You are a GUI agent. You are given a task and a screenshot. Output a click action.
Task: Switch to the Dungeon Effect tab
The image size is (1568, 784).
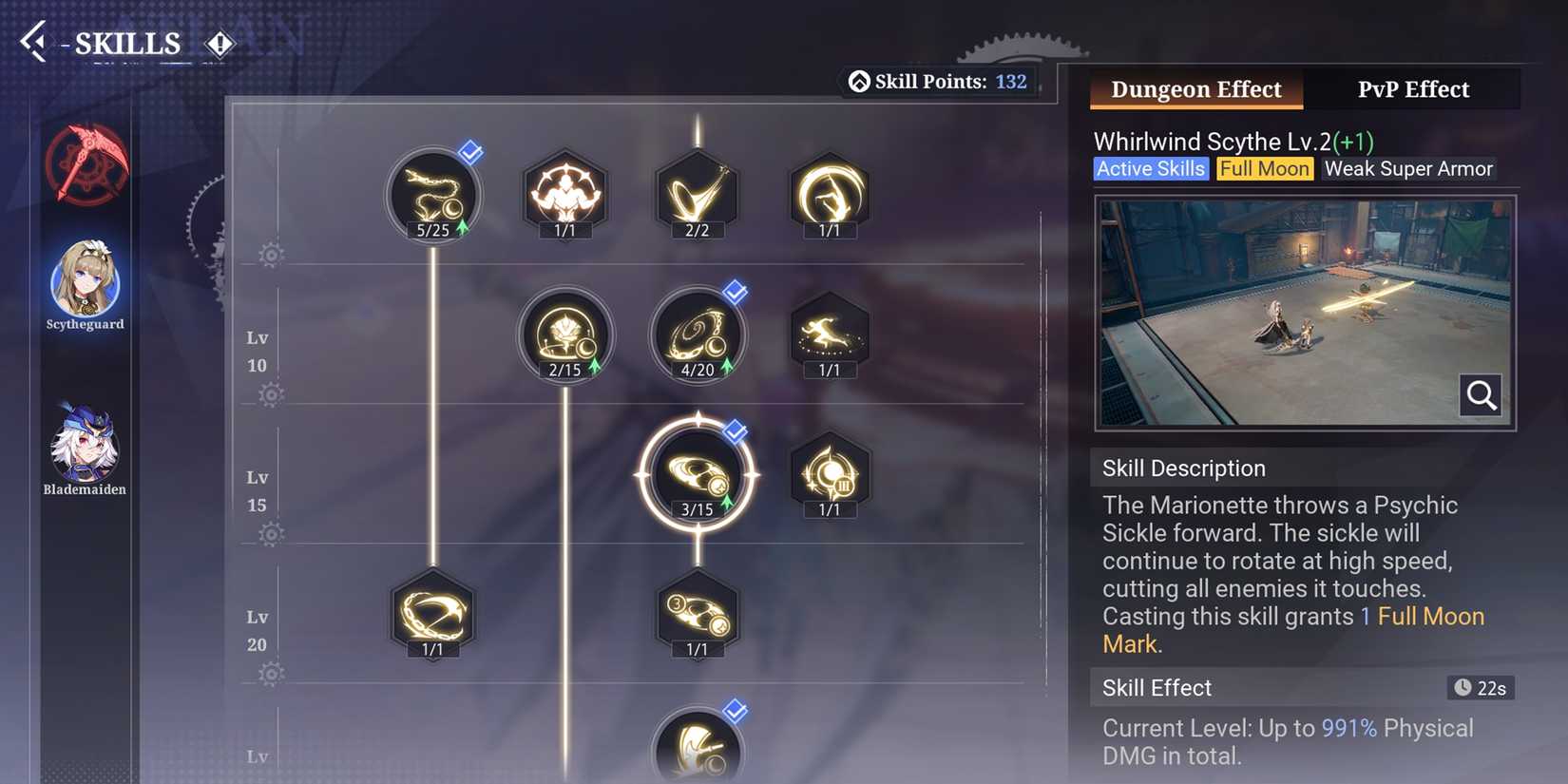(x=1195, y=88)
